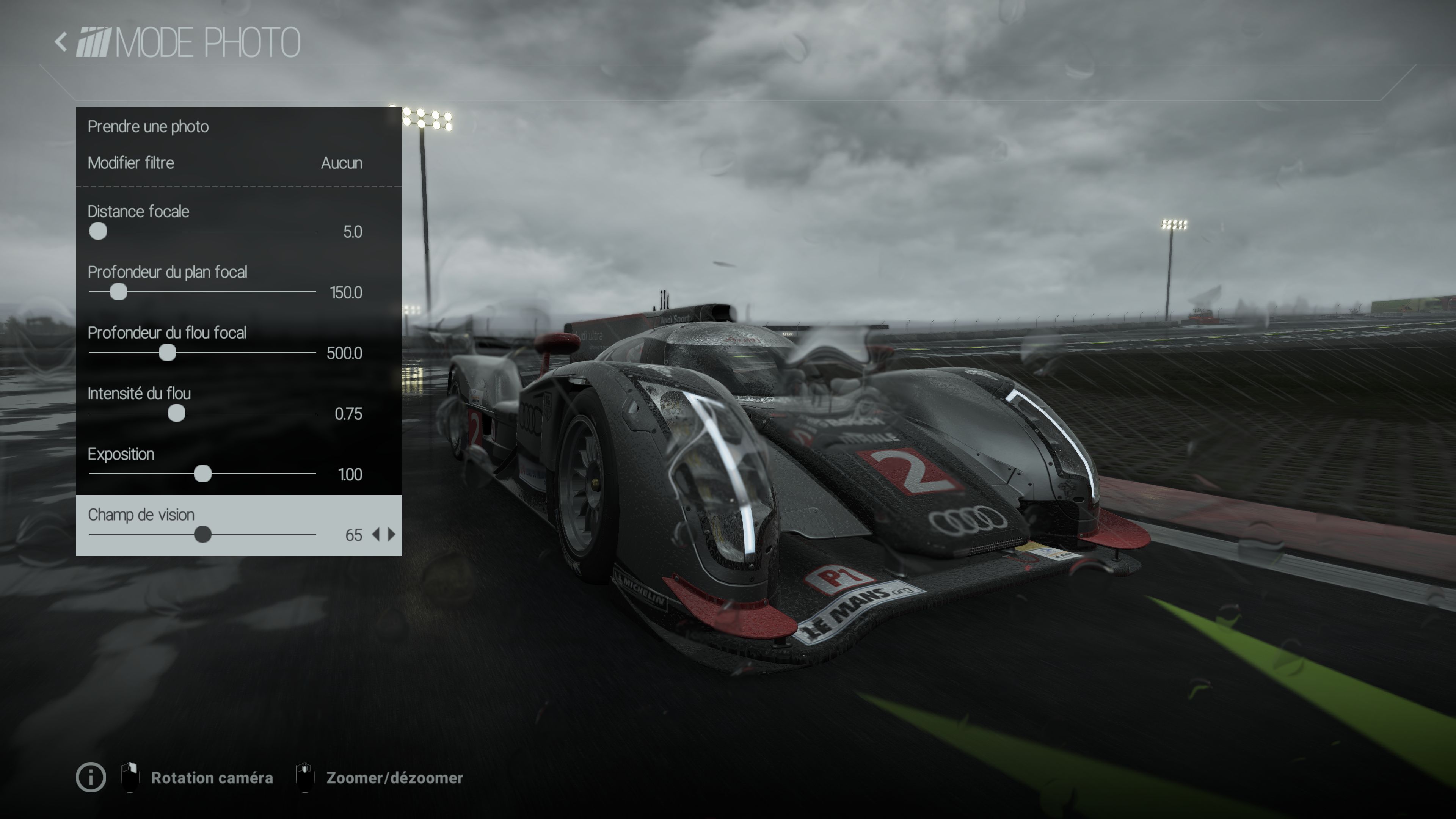Click the Champ de vision slider handle

pos(202,534)
